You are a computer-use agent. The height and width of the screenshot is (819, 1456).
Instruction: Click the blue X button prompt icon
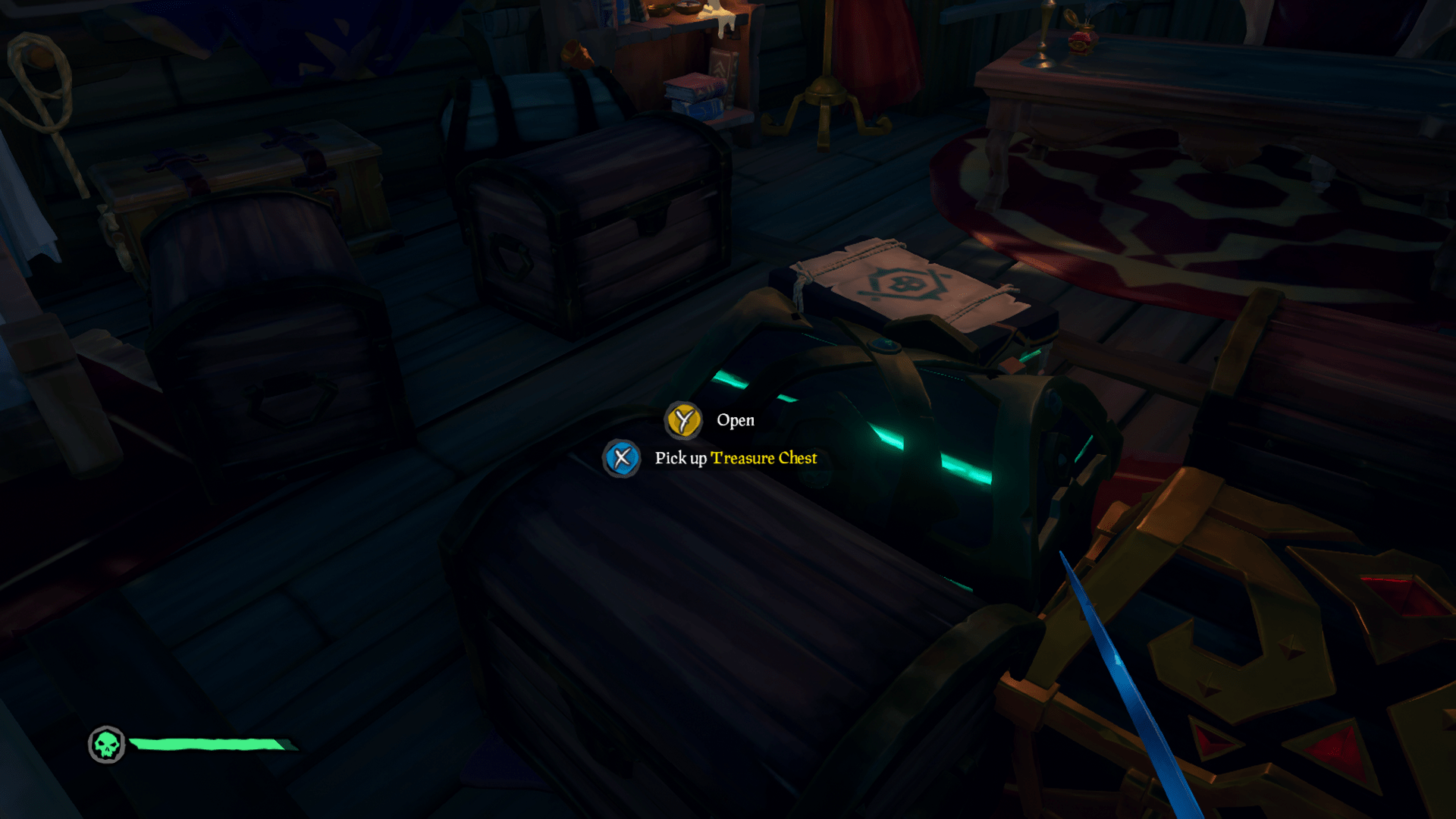coord(622,458)
